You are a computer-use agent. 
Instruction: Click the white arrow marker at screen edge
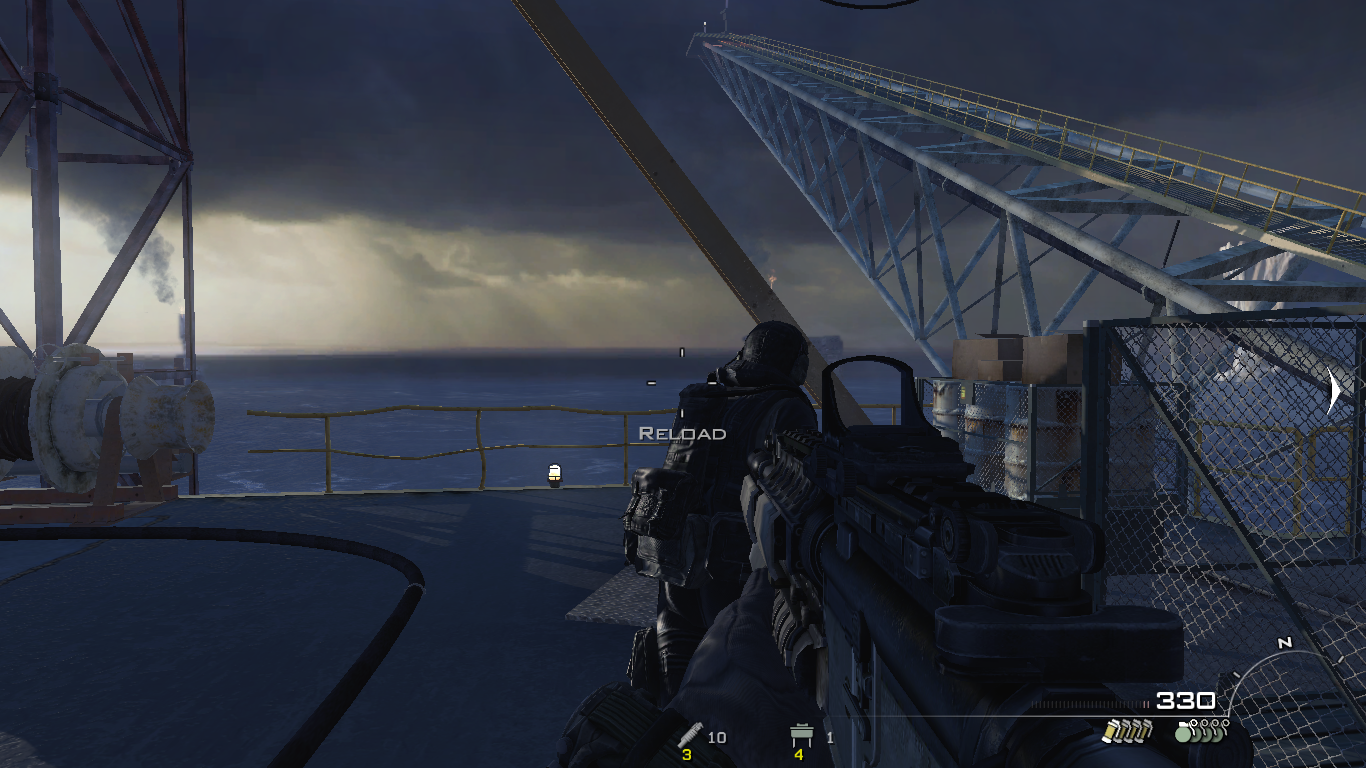(1334, 390)
